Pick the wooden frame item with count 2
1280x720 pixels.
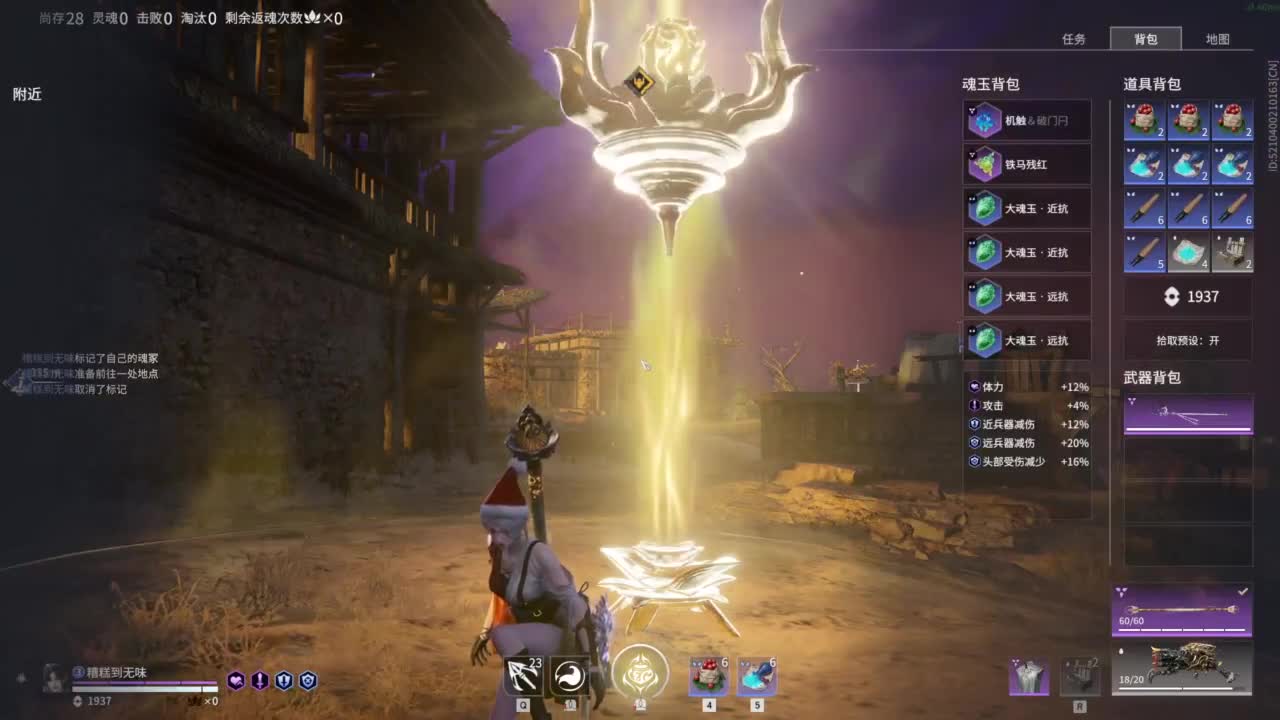(1232, 252)
